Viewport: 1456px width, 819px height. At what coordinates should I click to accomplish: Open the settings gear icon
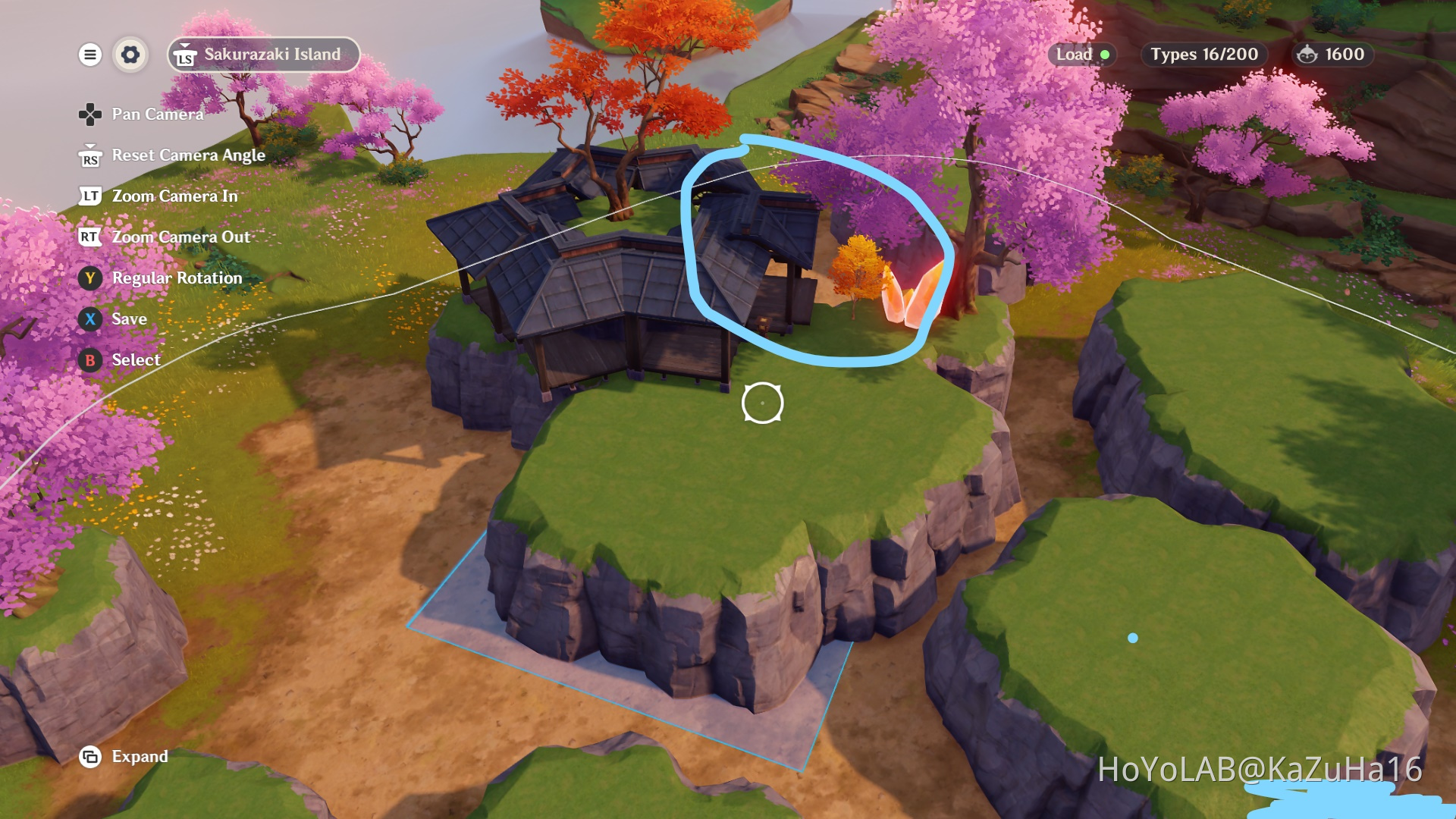tap(130, 54)
